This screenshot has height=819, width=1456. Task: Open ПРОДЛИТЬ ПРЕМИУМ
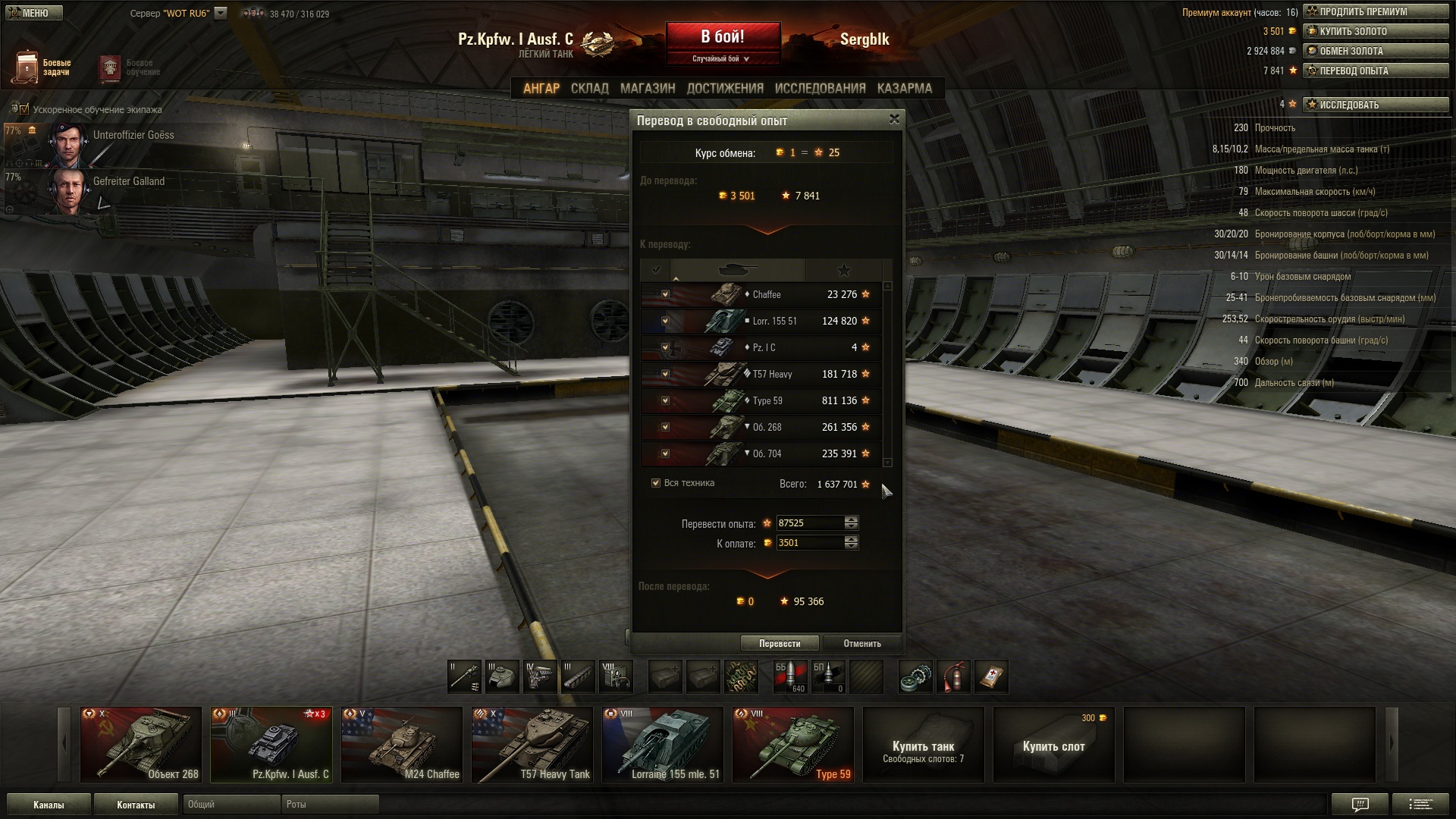click(x=1375, y=11)
